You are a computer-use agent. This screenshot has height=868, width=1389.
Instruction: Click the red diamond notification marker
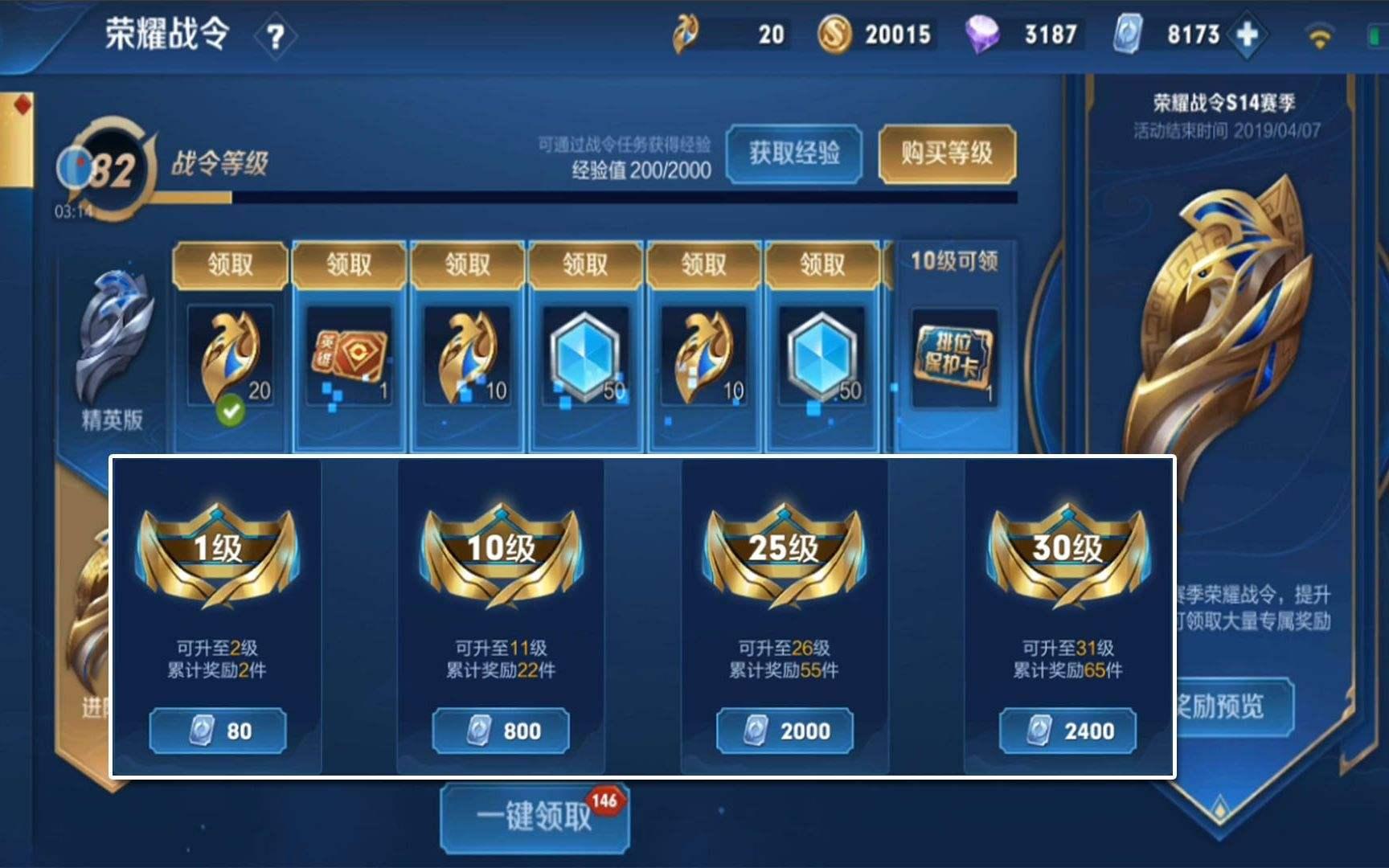coord(23,103)
